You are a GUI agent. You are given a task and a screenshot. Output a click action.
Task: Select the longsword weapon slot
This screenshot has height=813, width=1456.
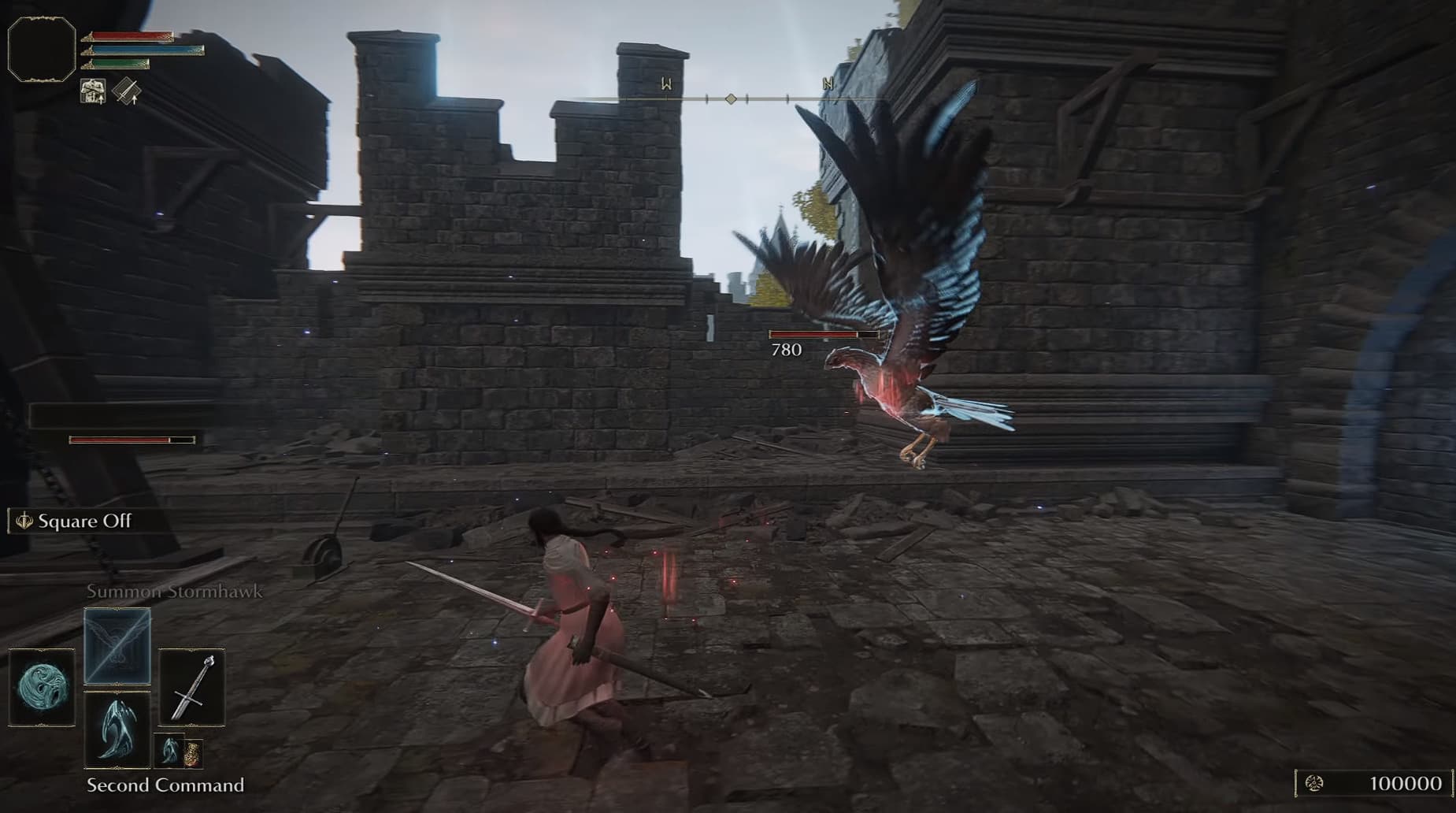click(x=192, y=687)
